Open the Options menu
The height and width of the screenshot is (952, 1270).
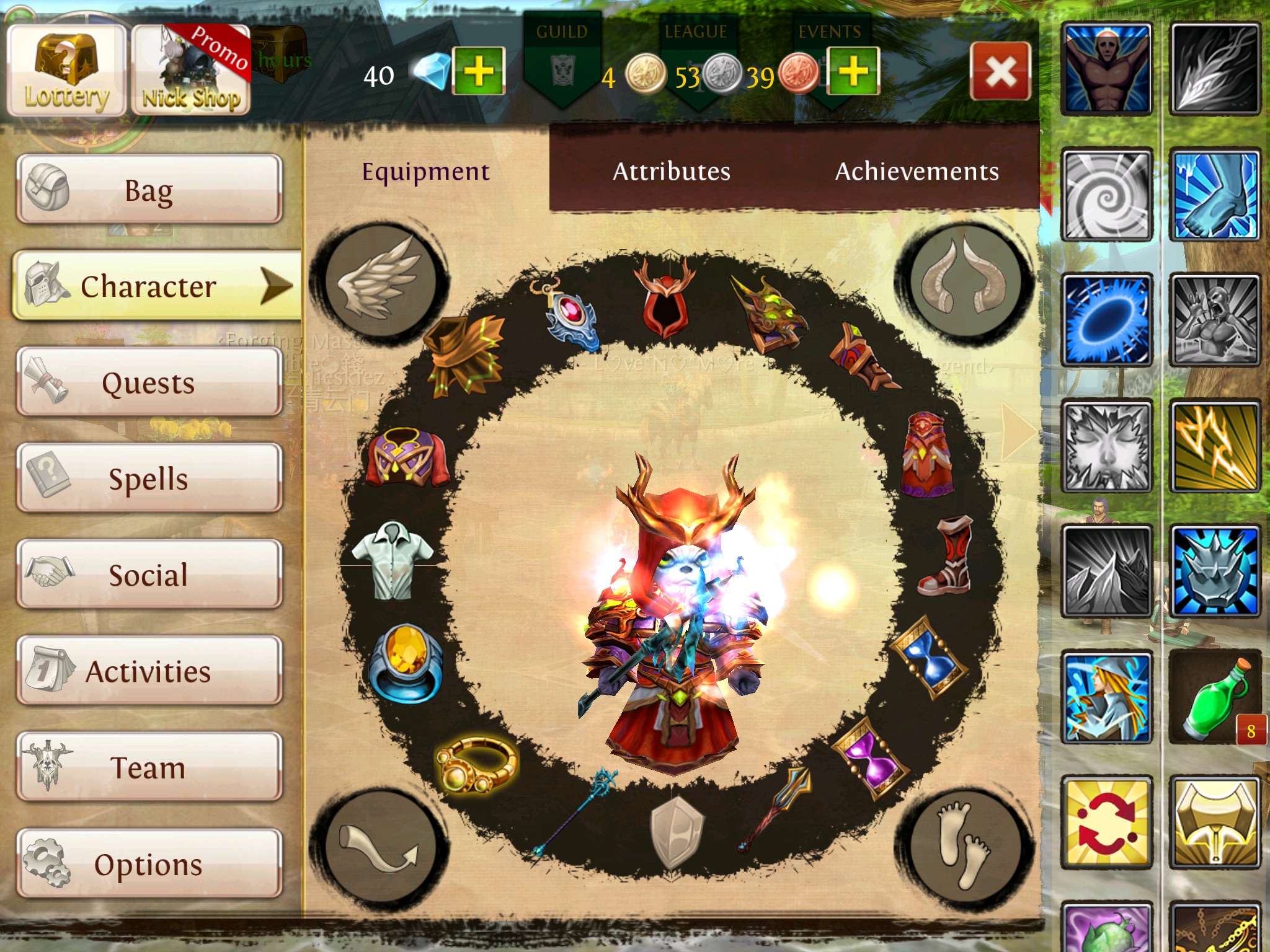[x=149, y=863]
